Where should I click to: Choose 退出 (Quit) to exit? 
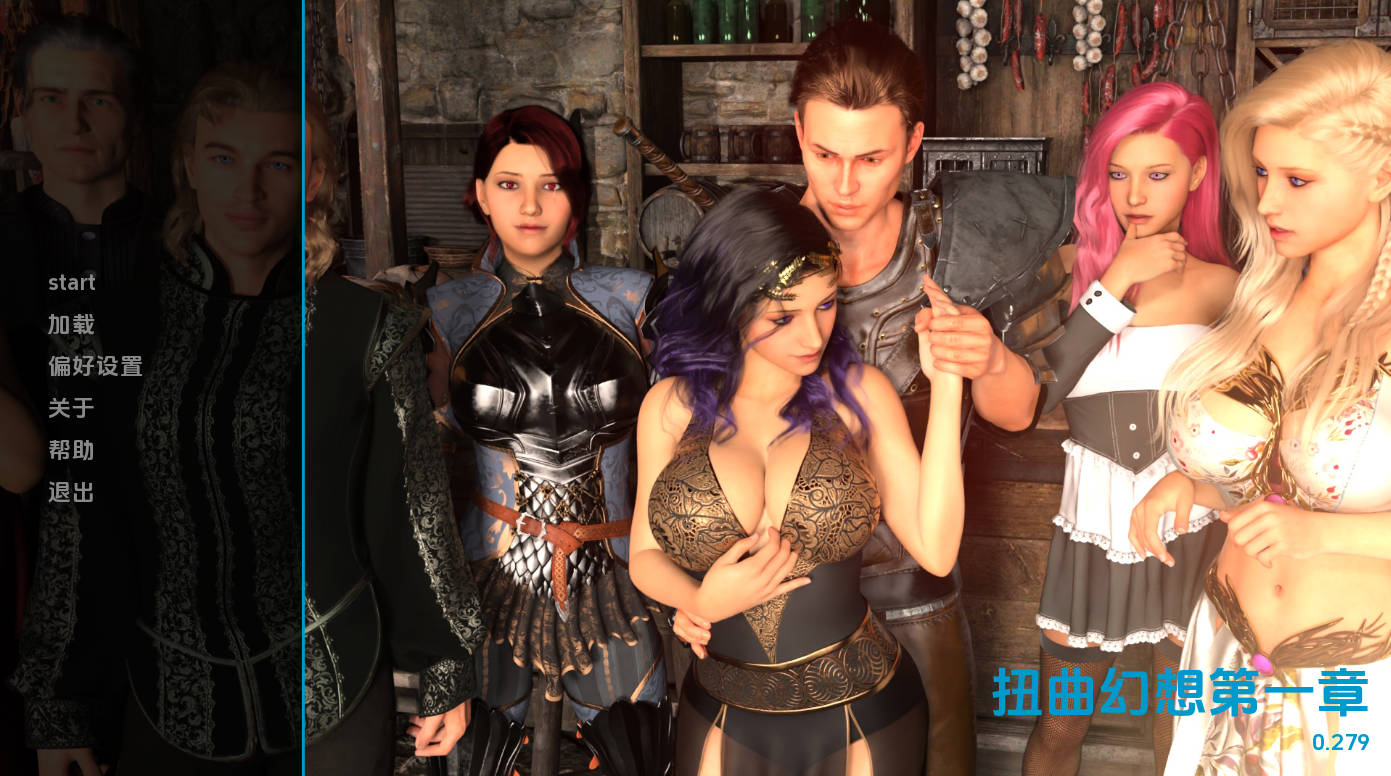point(71,493)
